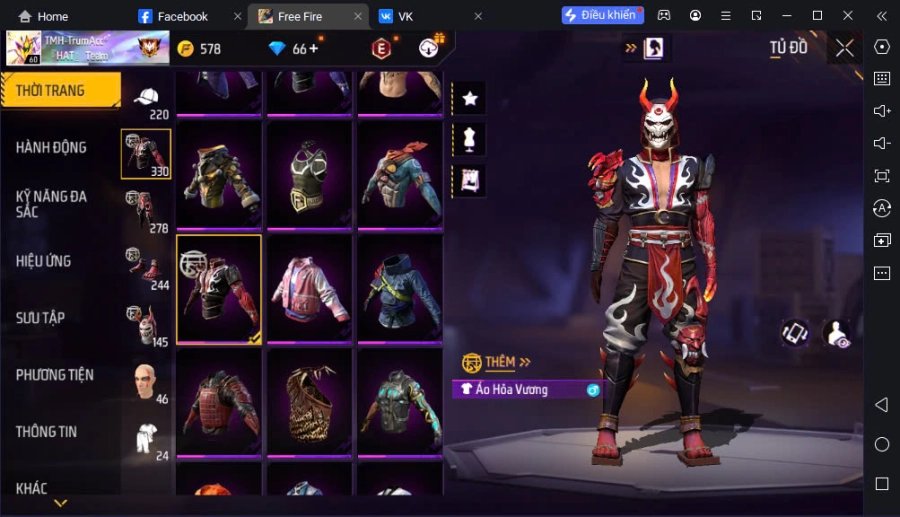
Task: Click the Điều khiển button
Action: (x=602, y=15)
